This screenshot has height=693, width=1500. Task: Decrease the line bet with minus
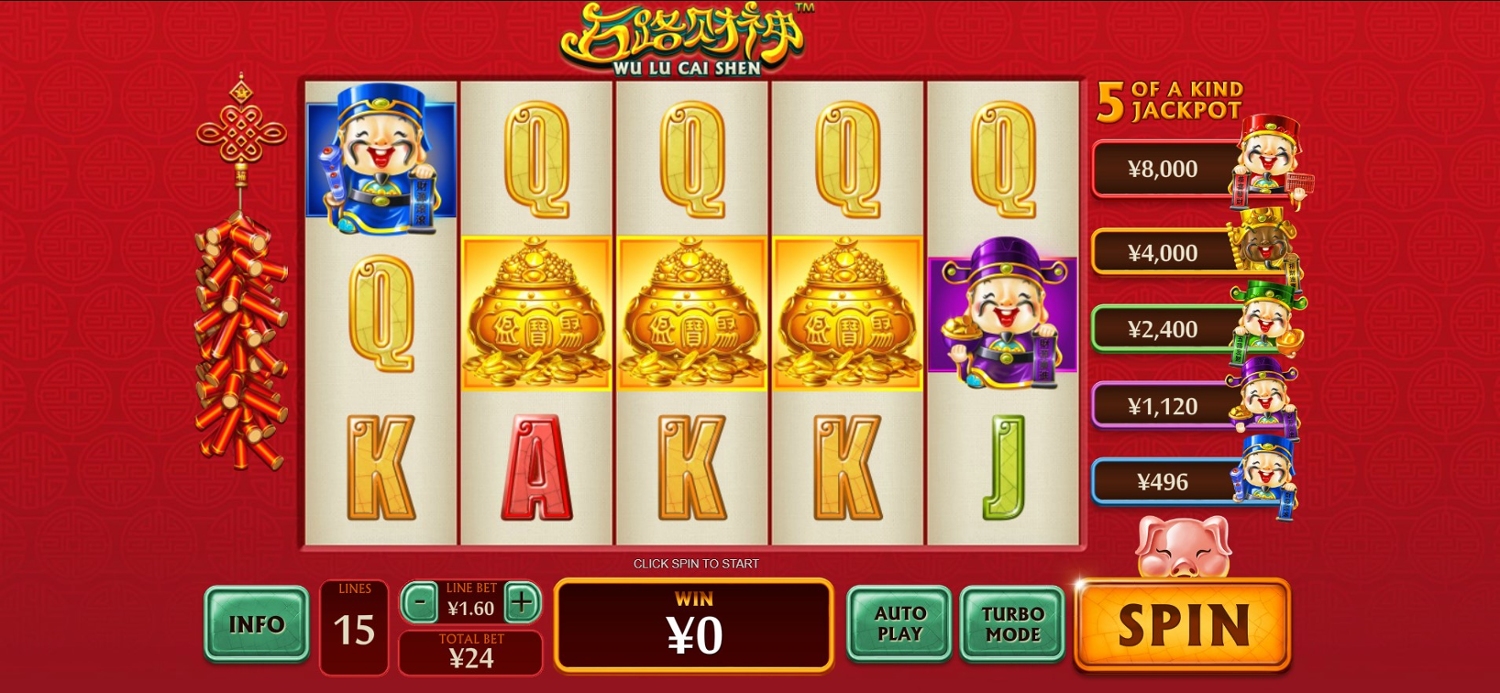420,603
